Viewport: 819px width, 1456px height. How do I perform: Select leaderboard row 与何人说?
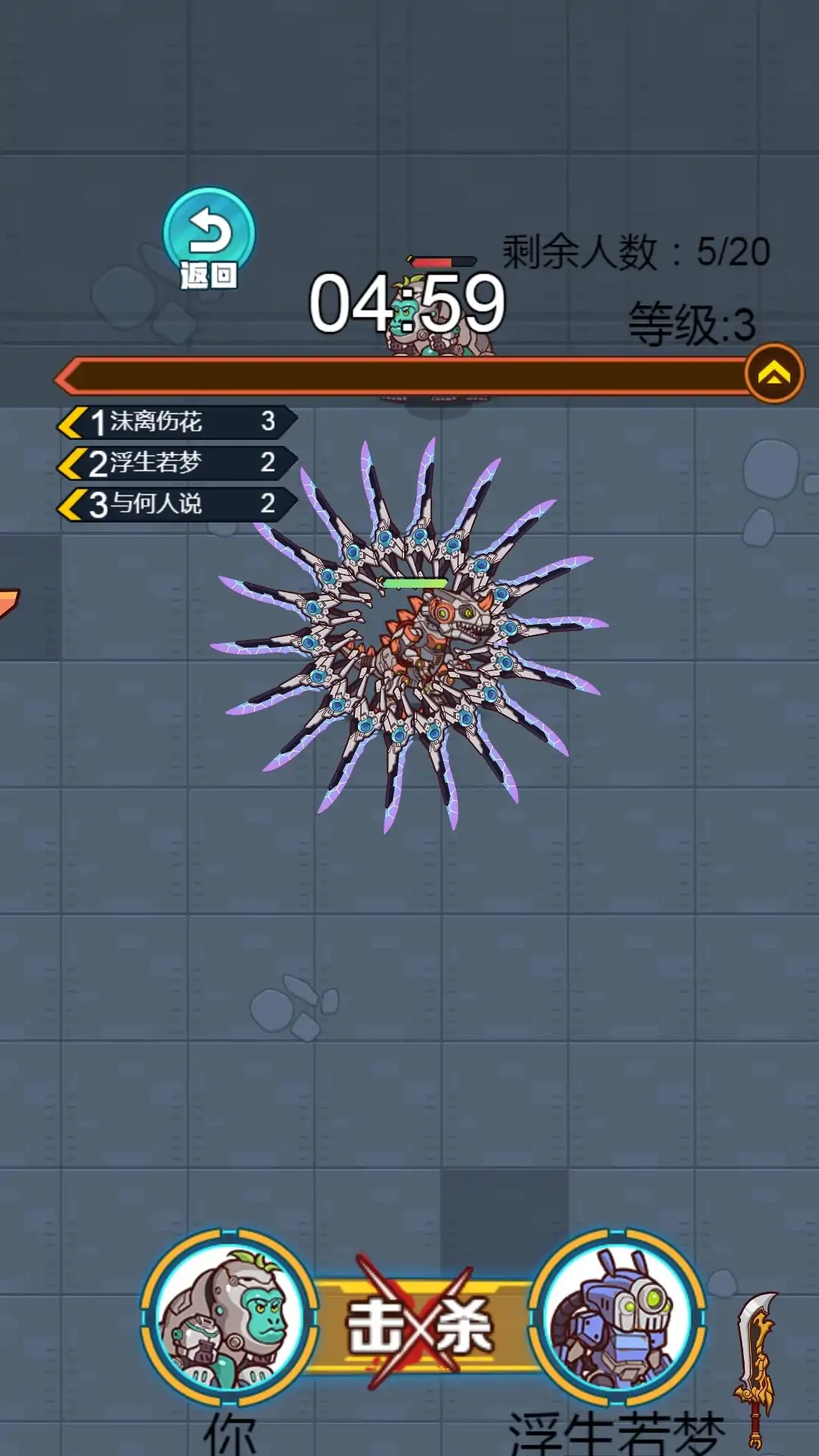click(177, 504)
